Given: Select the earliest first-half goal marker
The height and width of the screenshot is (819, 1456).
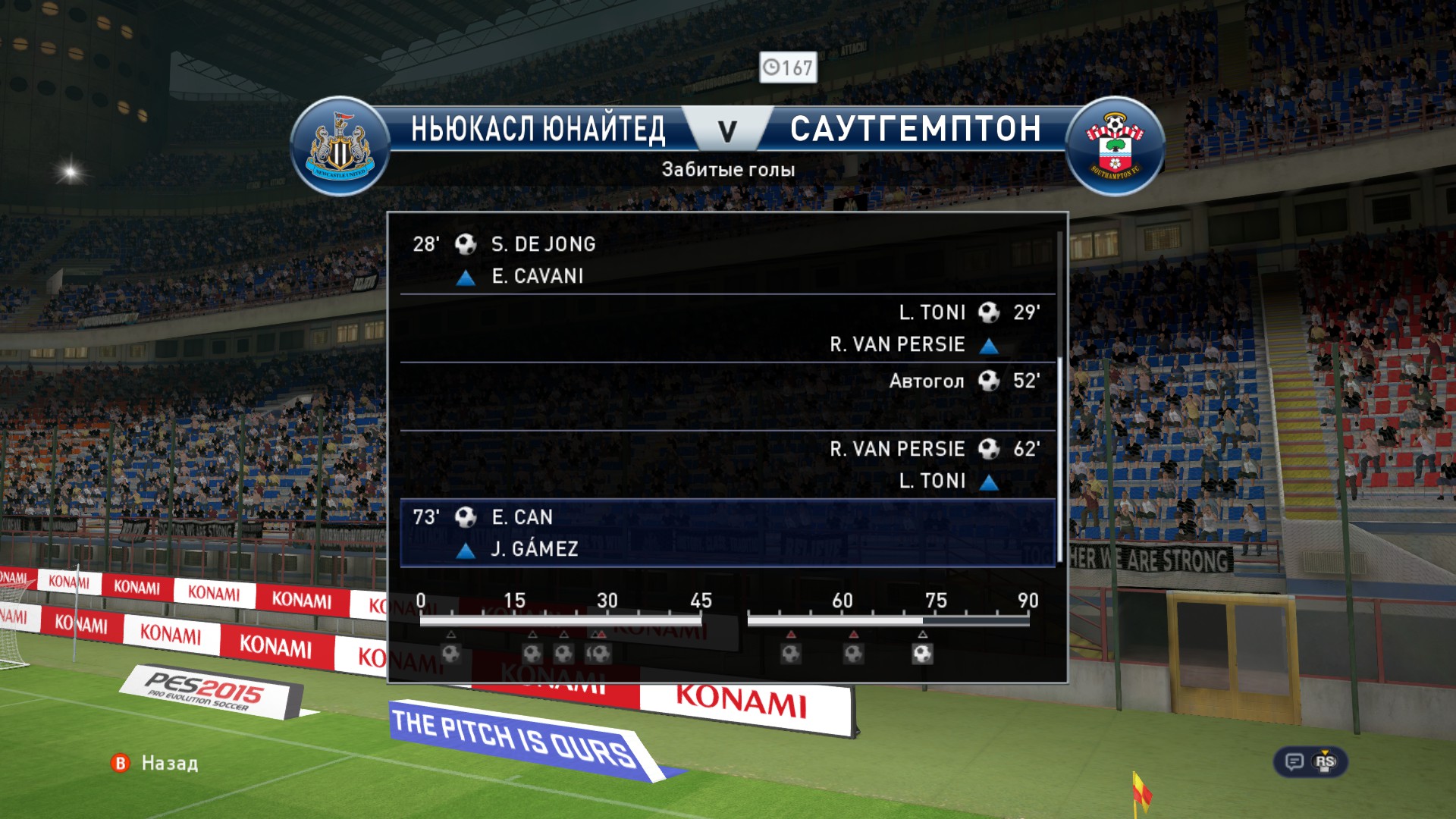Looking at the screenshot, I should tap(451, 653).
